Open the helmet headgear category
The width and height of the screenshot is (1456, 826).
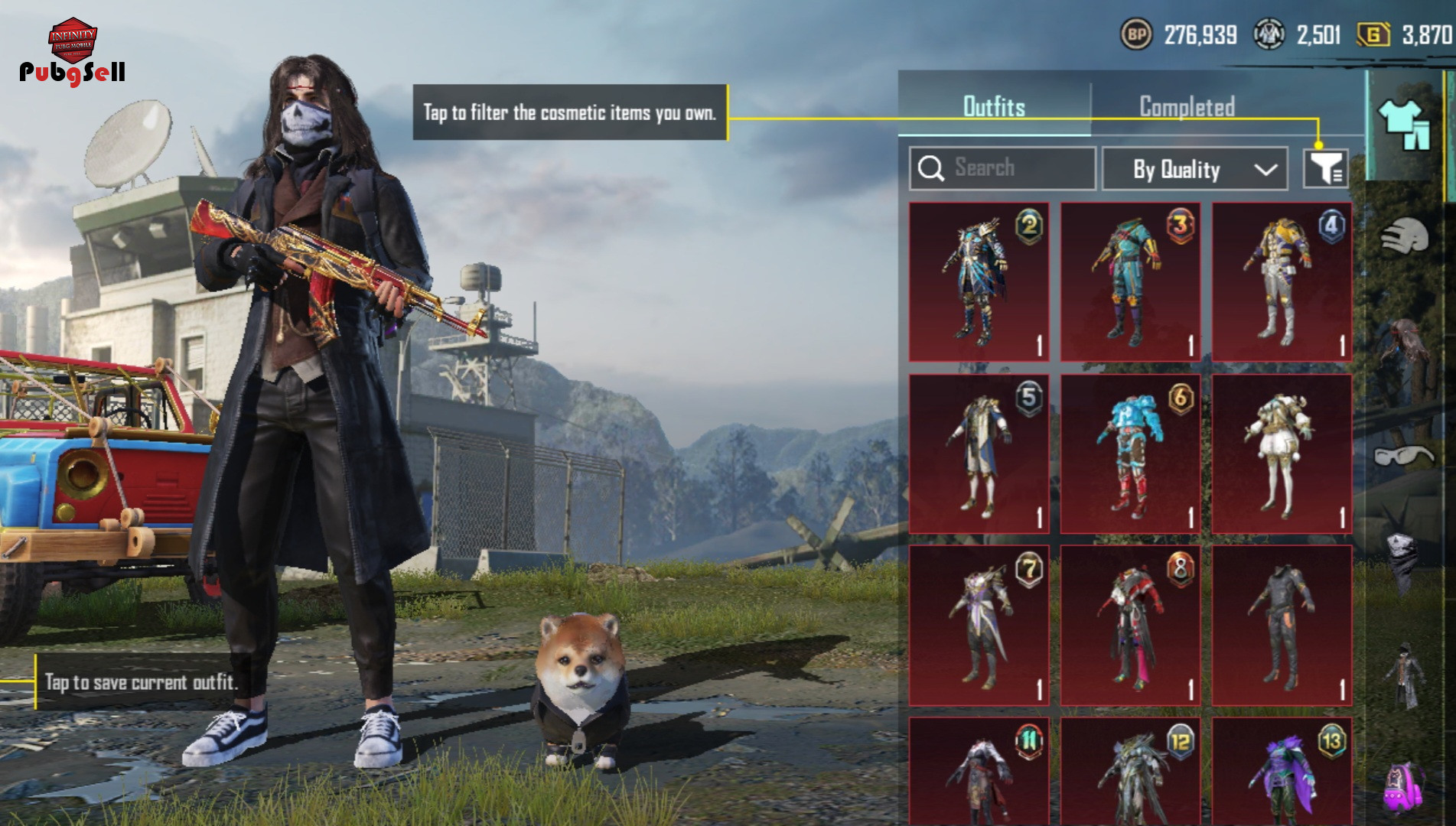point(1405,236)
